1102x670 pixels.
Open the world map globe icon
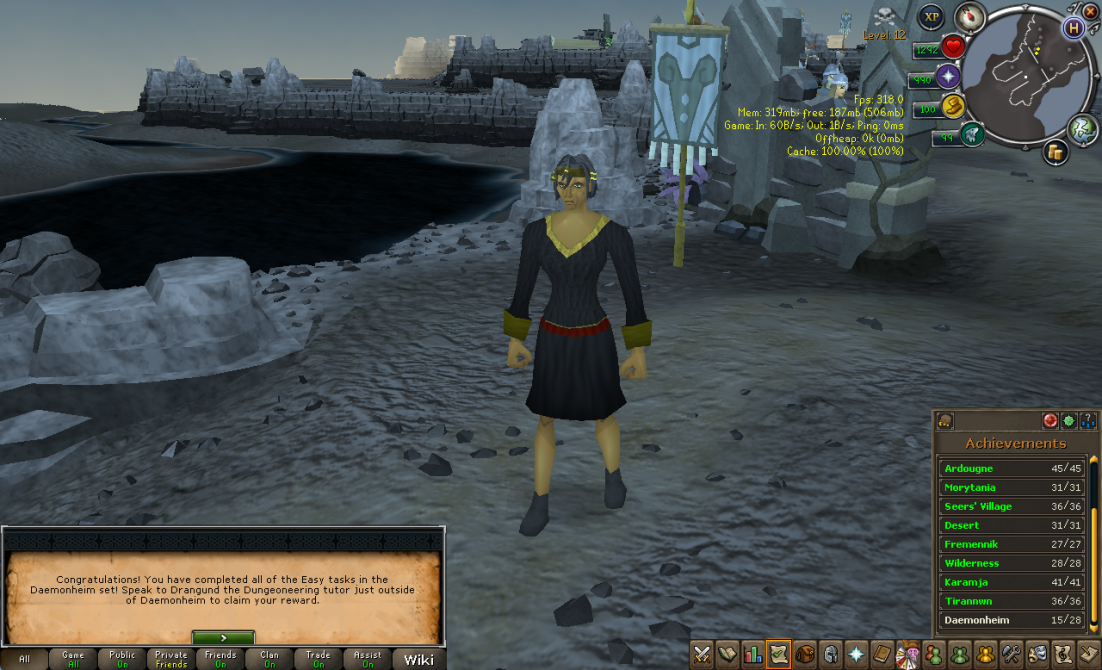1083,128
